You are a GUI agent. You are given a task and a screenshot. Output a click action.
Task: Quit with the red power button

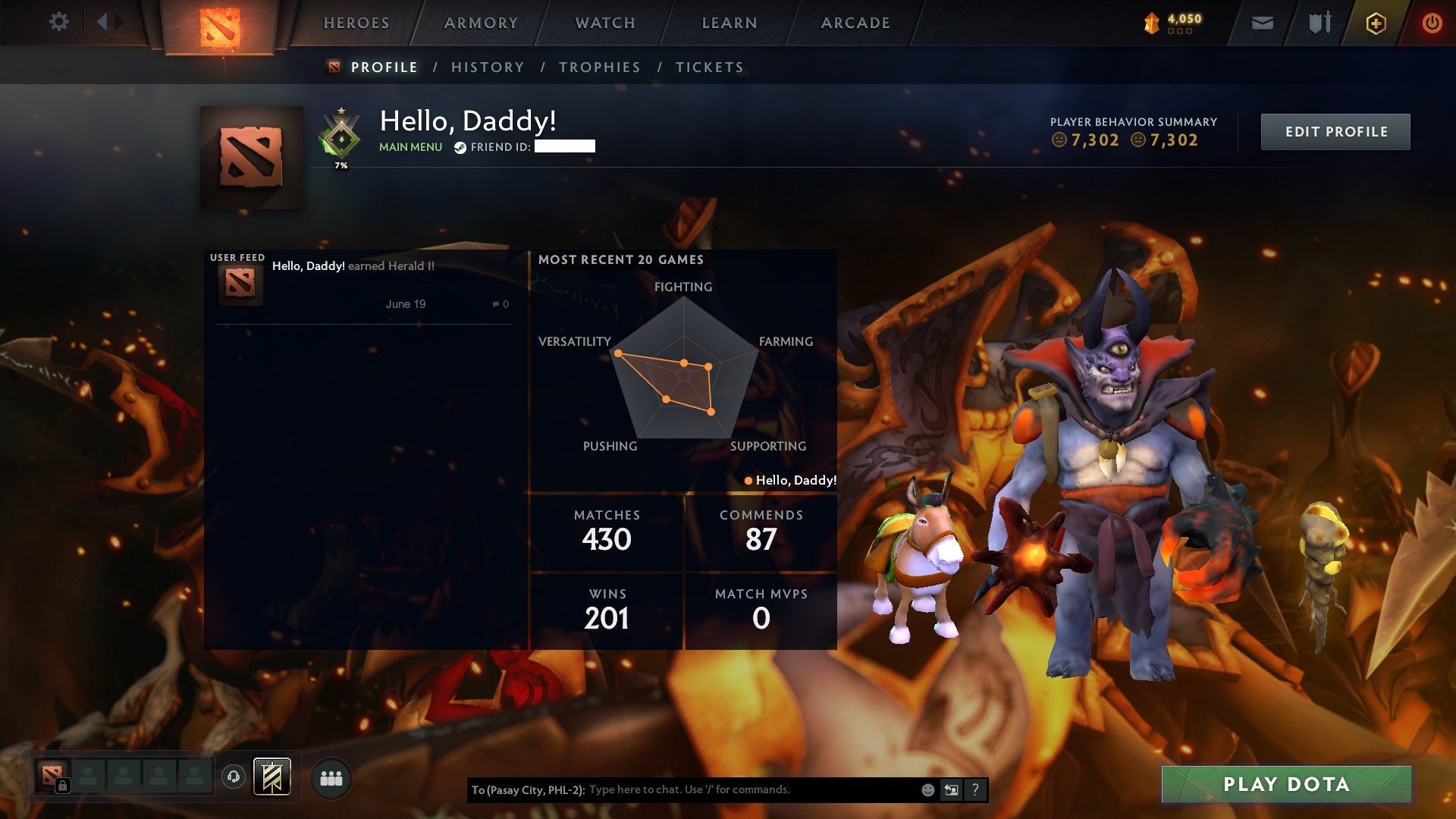tap(1432, 24)
